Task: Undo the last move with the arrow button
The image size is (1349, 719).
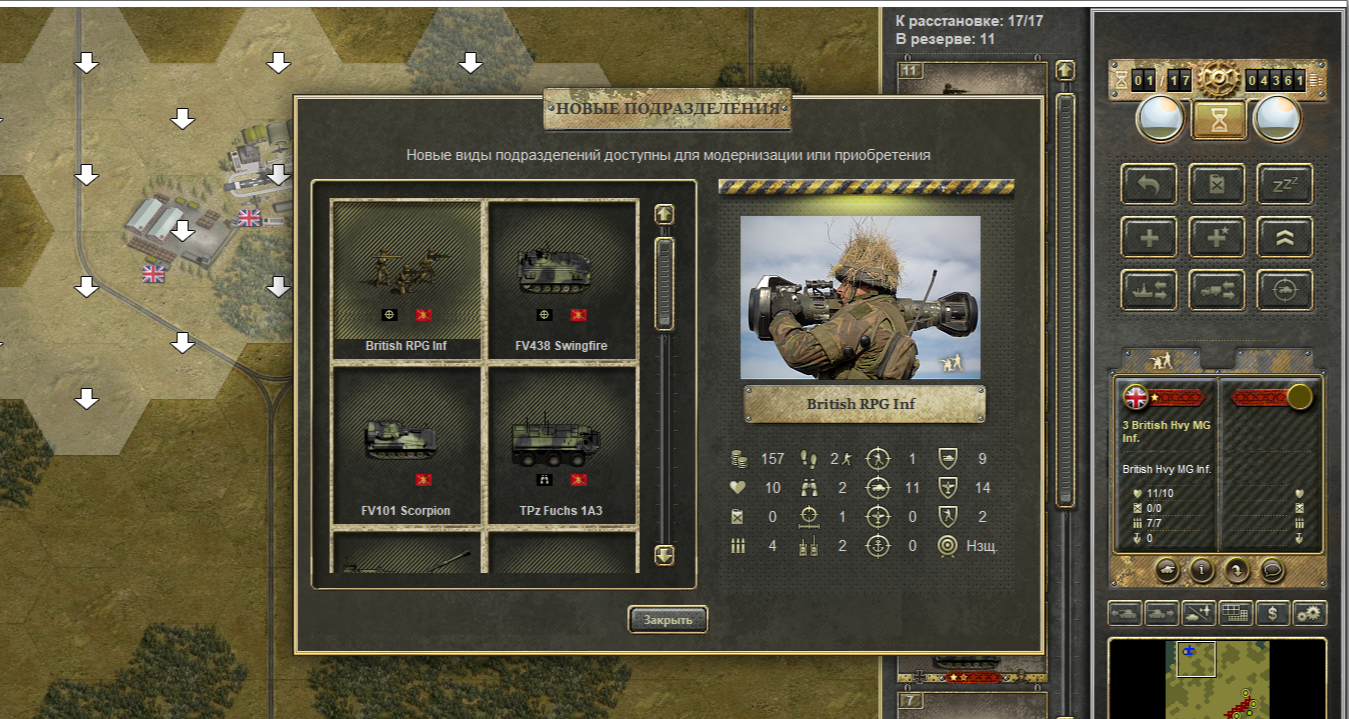Action: point(1149,184)
